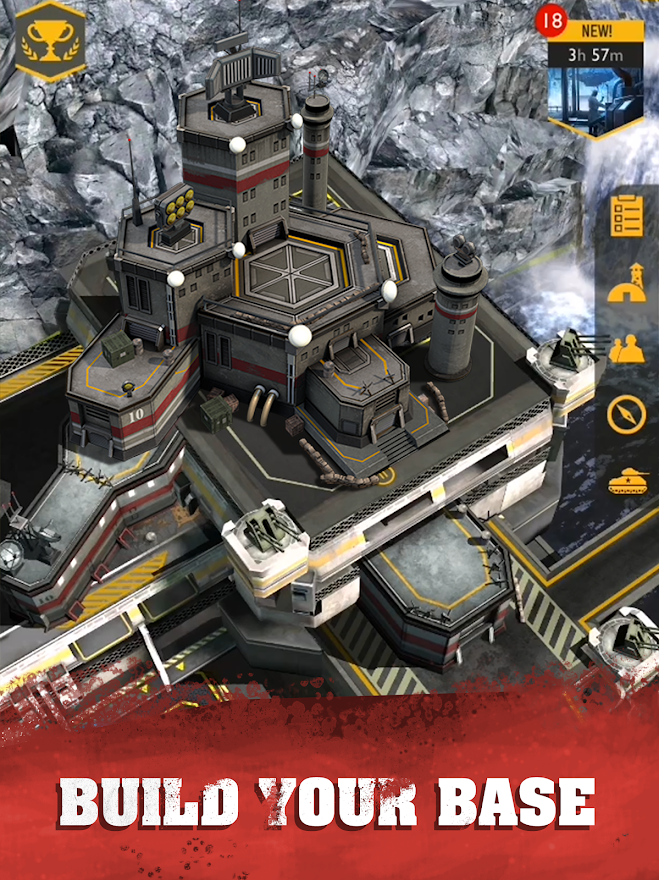Open the two-soldiers commanders icon
This screenshot has height=880, width=659.
[627, 348]
